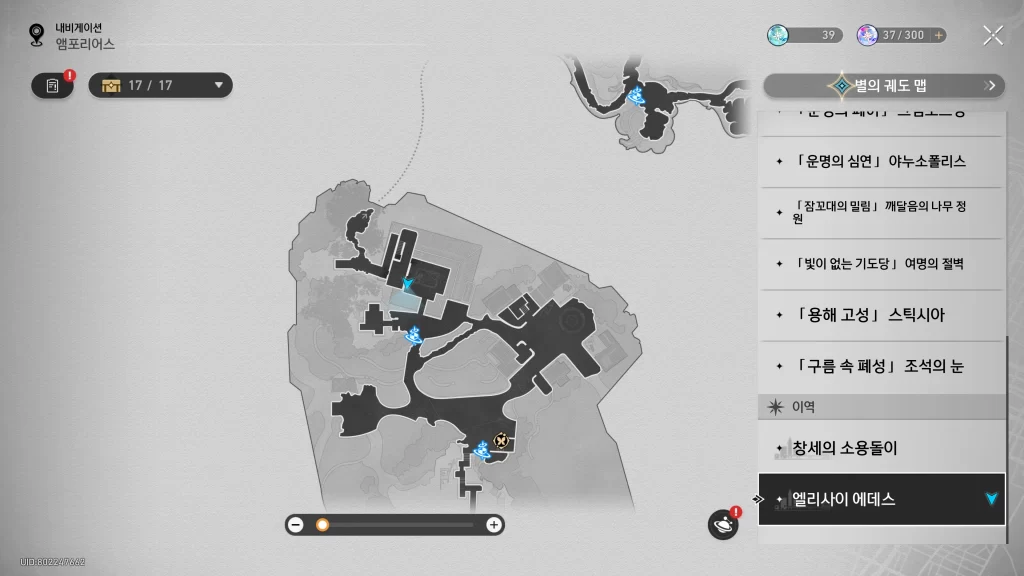1024x576 pixels.
Task: Open the planet icon with red alert
Action: pyautogui.click(x=723, y=524)
